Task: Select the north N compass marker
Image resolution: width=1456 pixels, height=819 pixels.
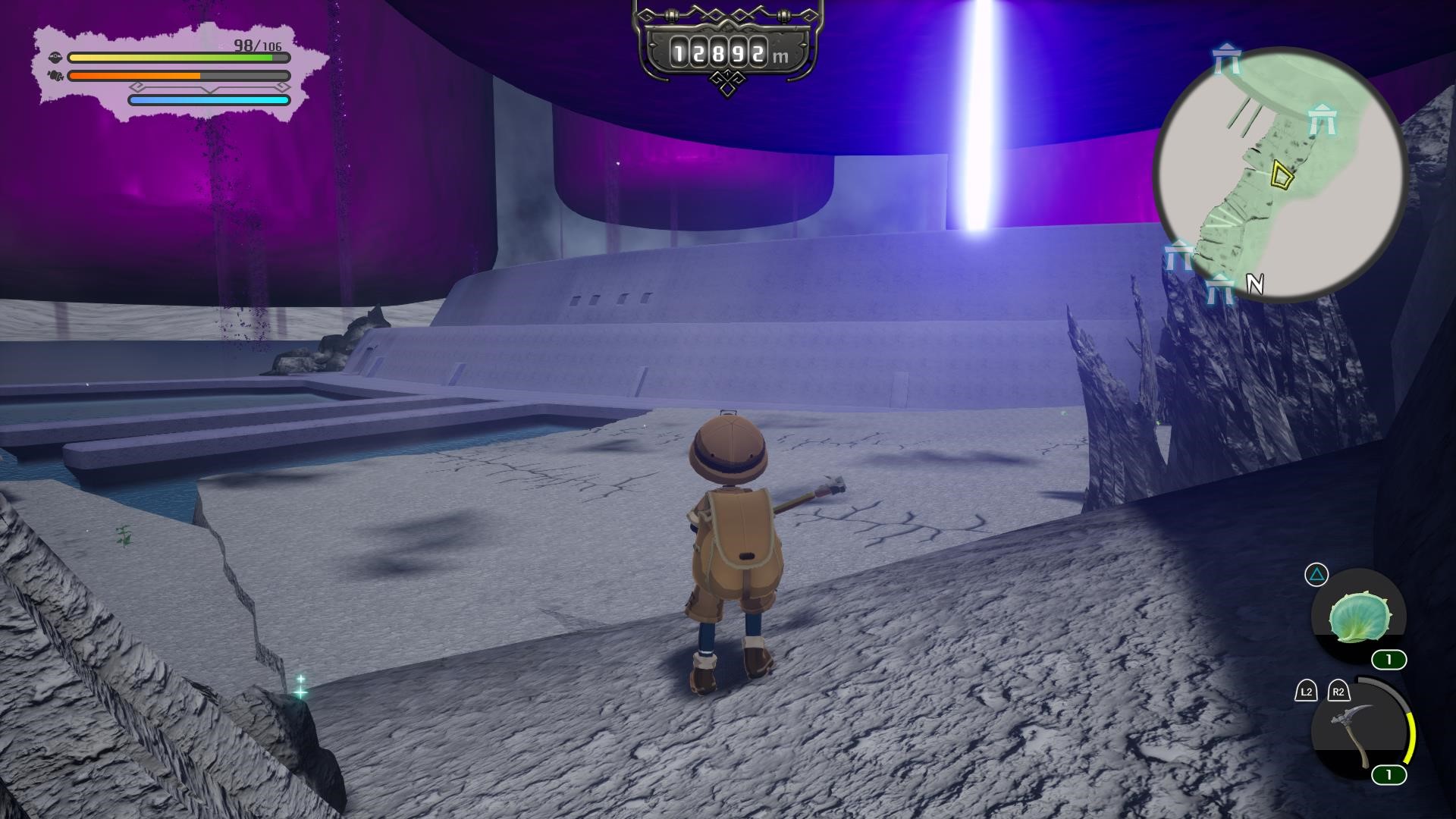Action: pyautogui.click(x=1255, y=284)
